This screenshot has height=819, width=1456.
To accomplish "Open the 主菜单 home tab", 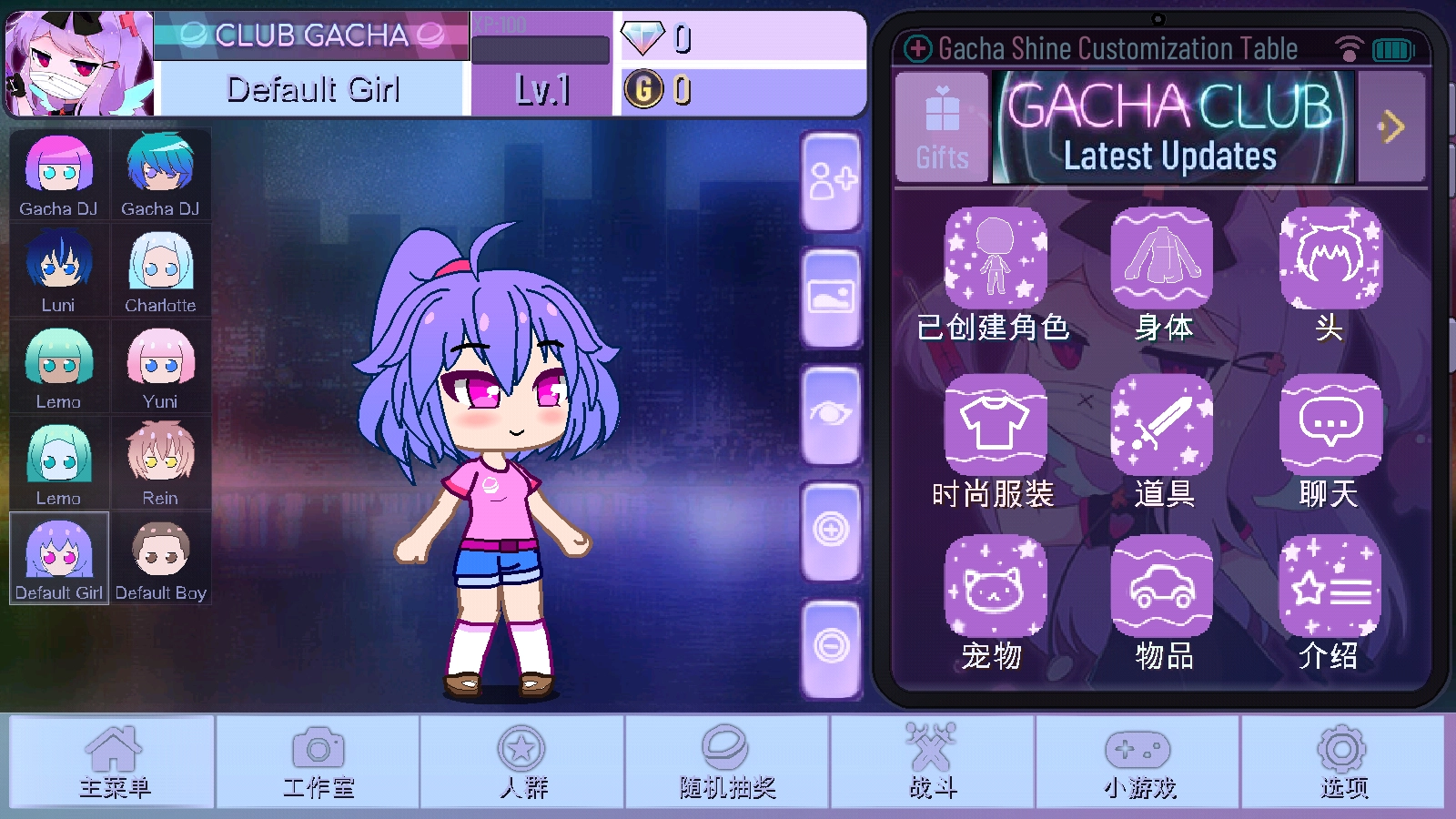I will click(113, 762).
